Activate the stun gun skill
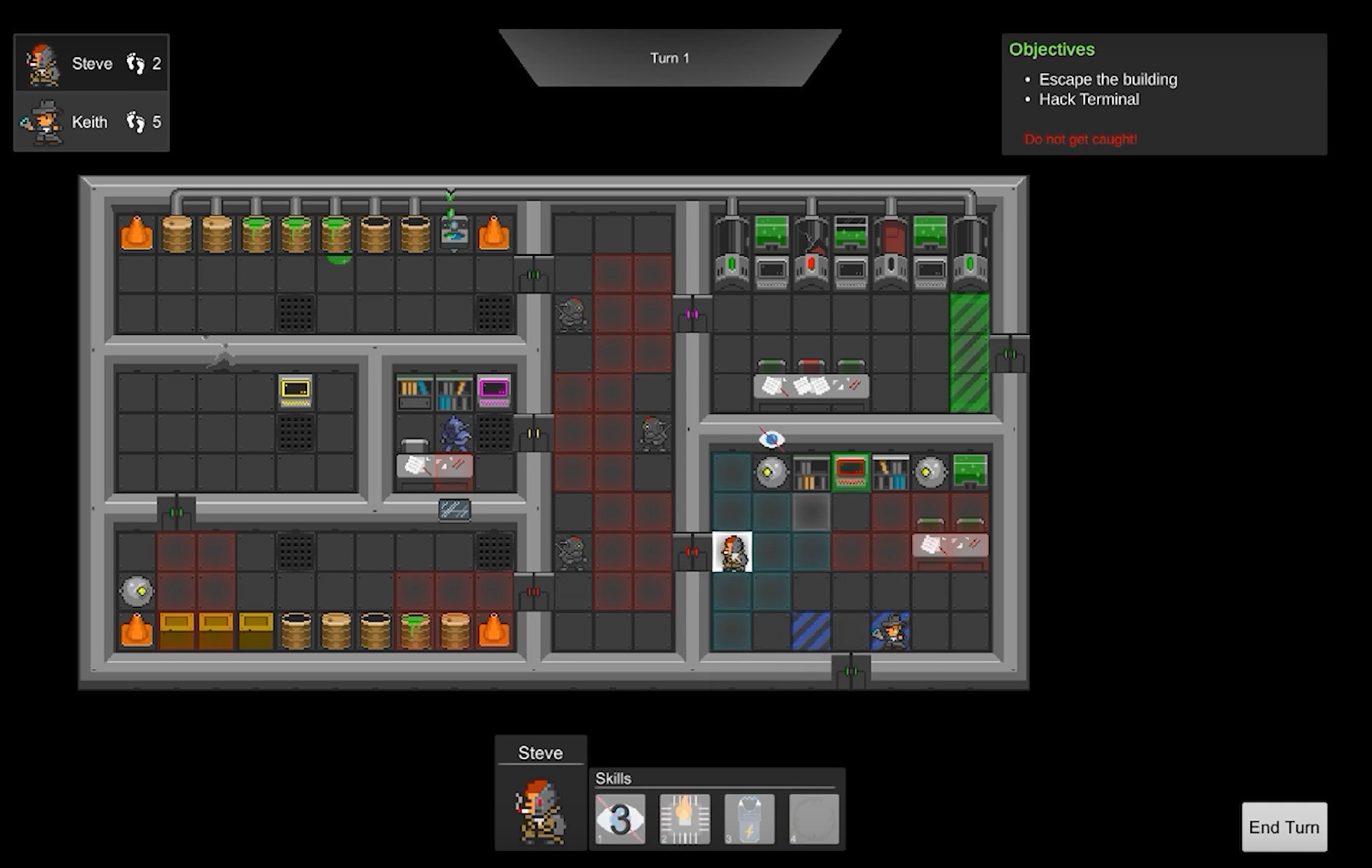 (749, 819)
